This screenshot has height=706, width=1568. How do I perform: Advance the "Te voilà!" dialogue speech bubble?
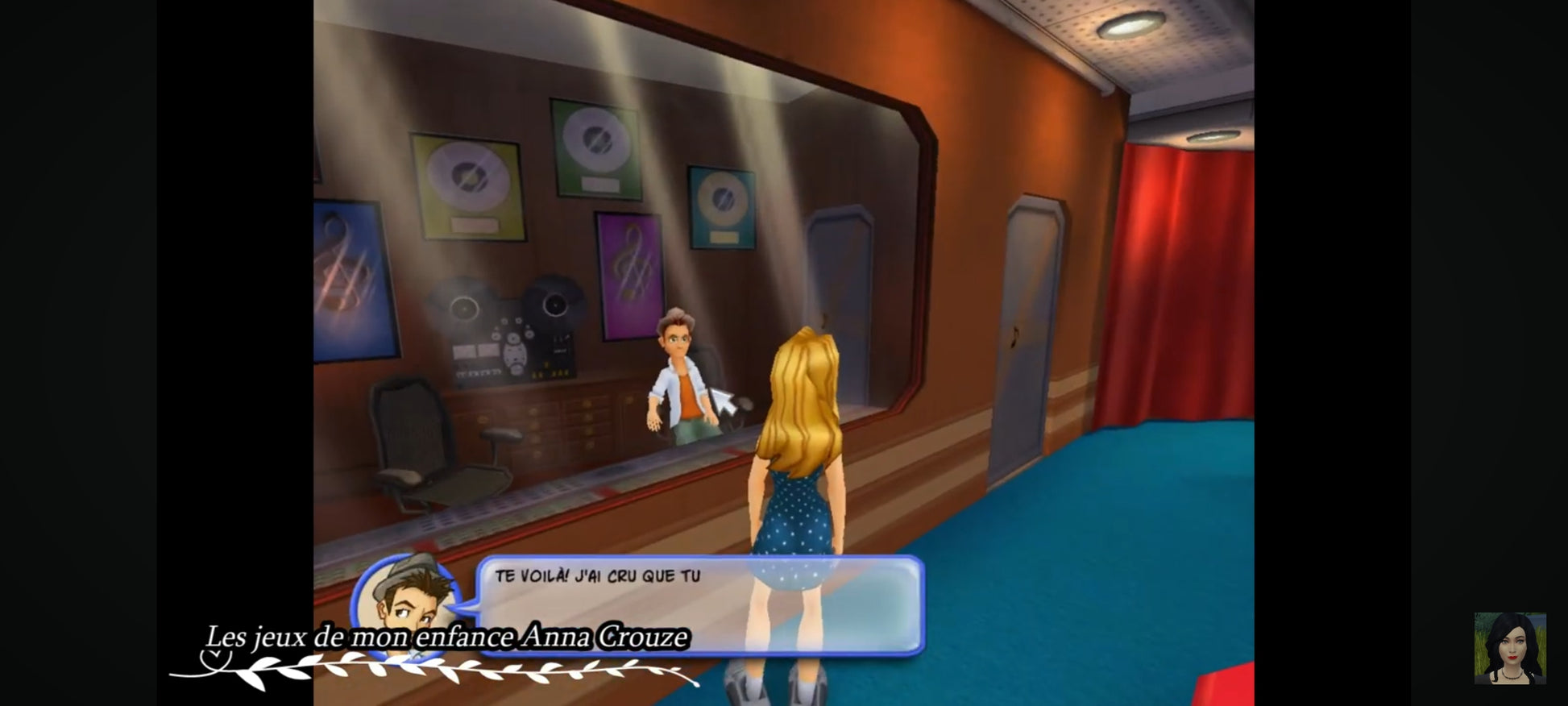coord(699,604)
